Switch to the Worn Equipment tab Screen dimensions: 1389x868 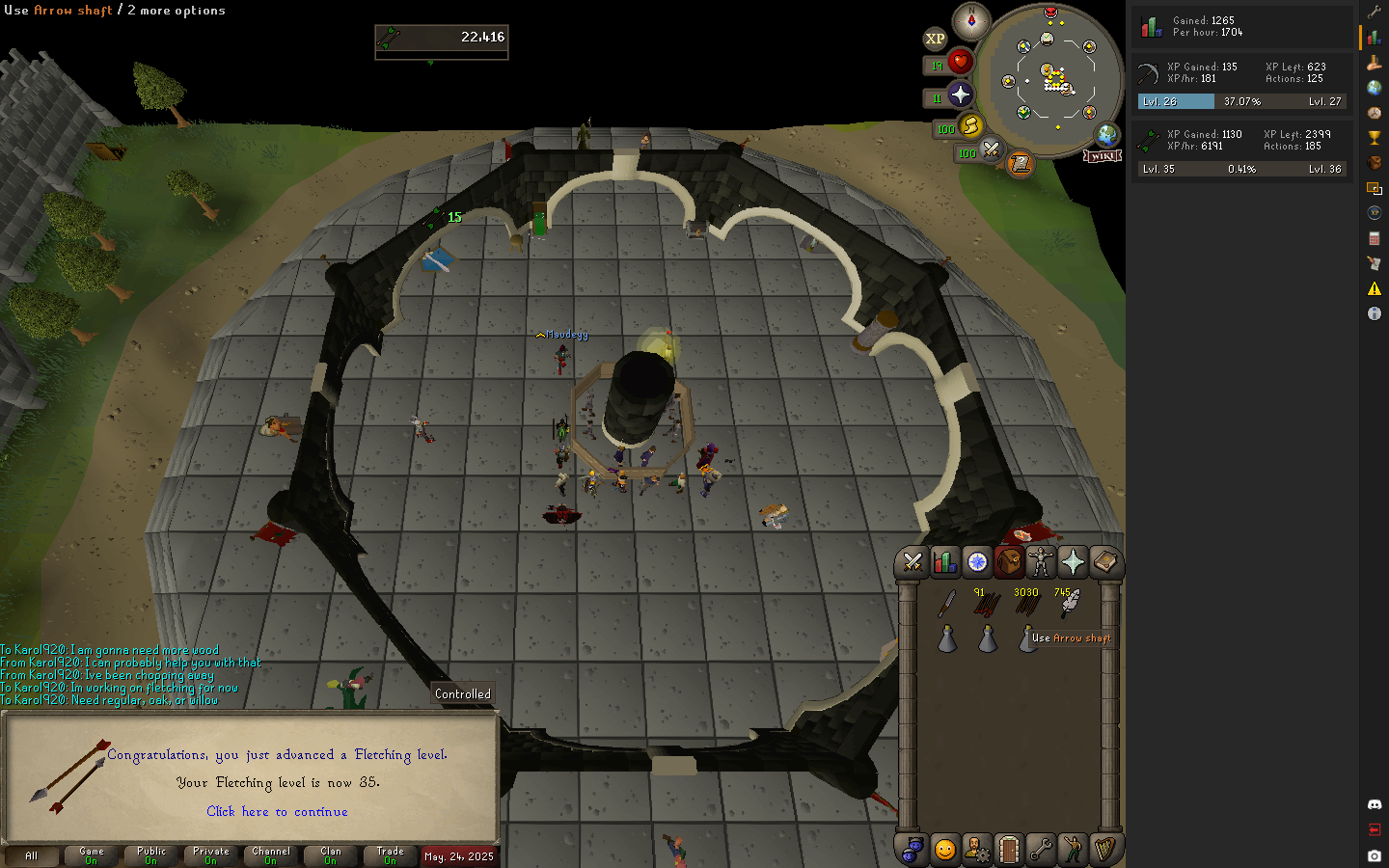pyautogui.click(x=1041, y=561)
